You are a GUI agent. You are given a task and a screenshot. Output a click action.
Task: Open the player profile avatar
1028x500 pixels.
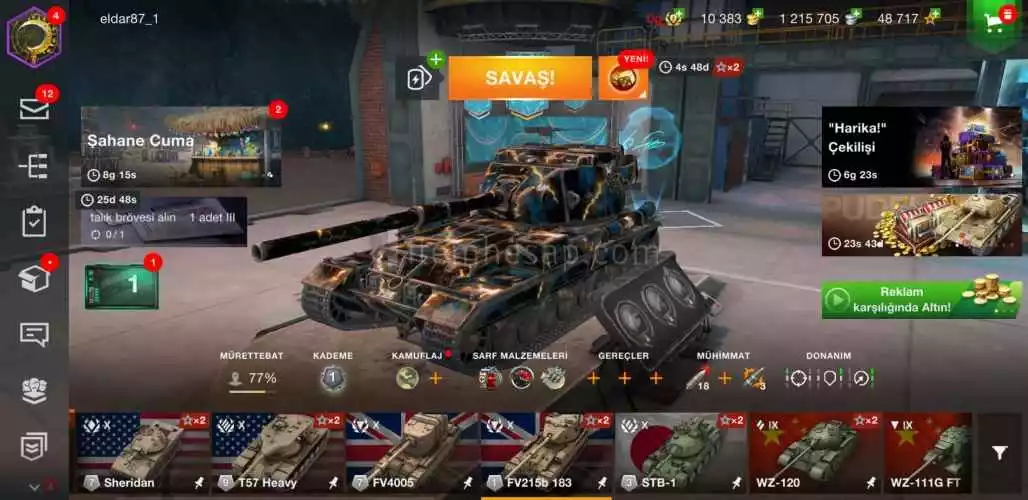tap(33, 36)
